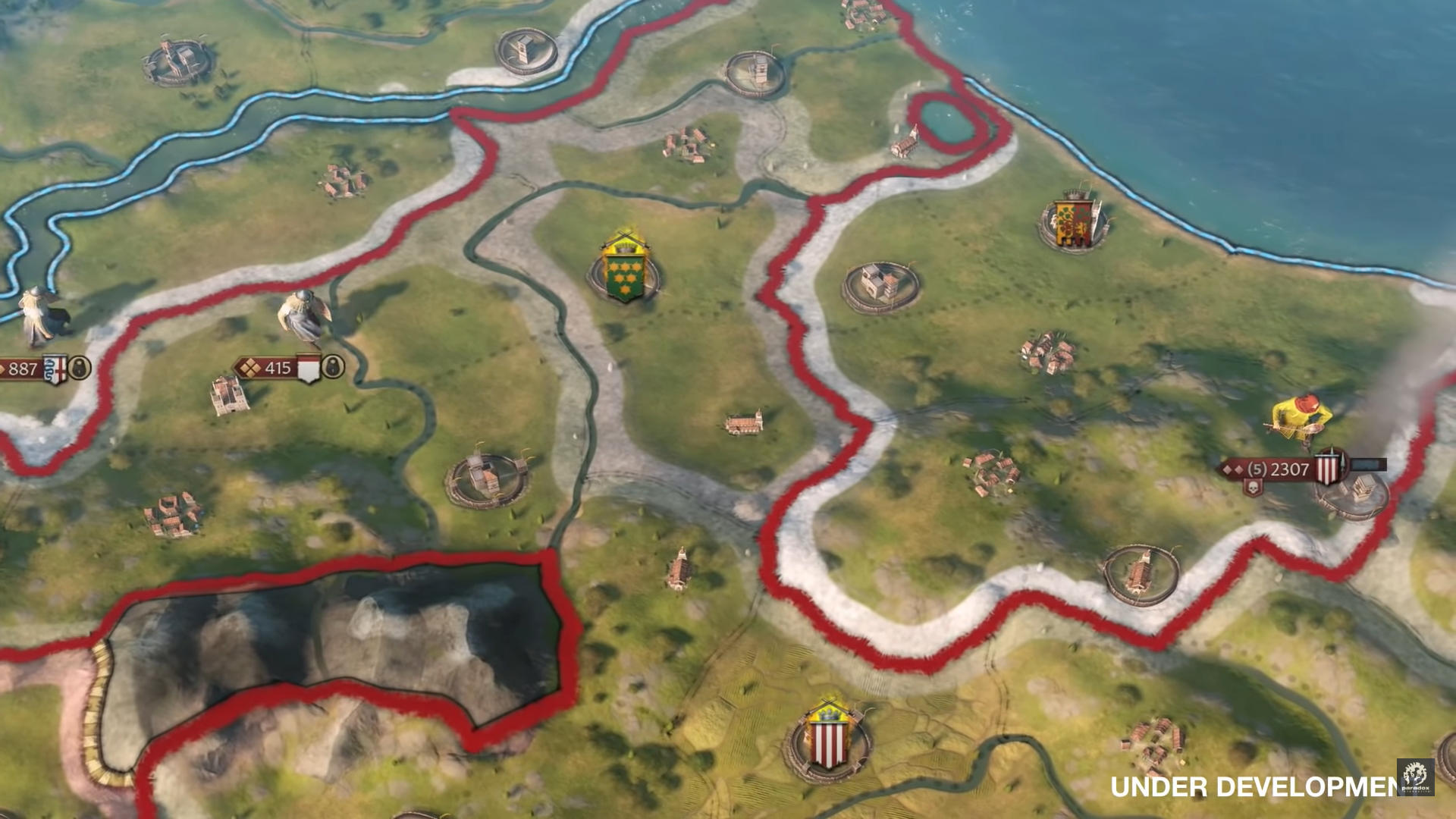The height and width of the screenshot is (819, 1456).
Task: Click the striped shield on the 2307 army banner
Action: pyautogui.click(x=1327, y=467)
